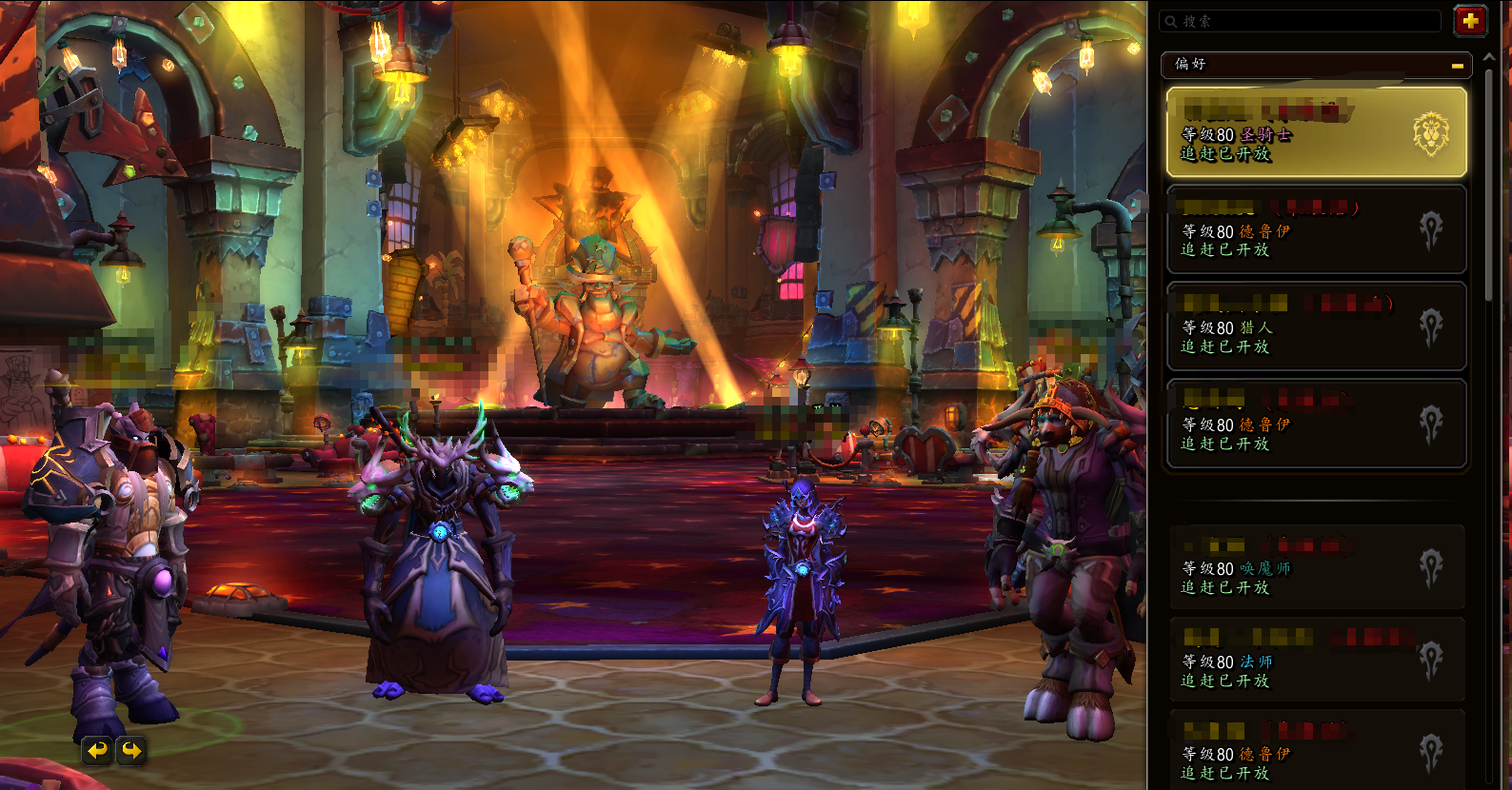
Task: Click the character list scrollbar
Action: pyautogui.click(x=1489, y=190)
